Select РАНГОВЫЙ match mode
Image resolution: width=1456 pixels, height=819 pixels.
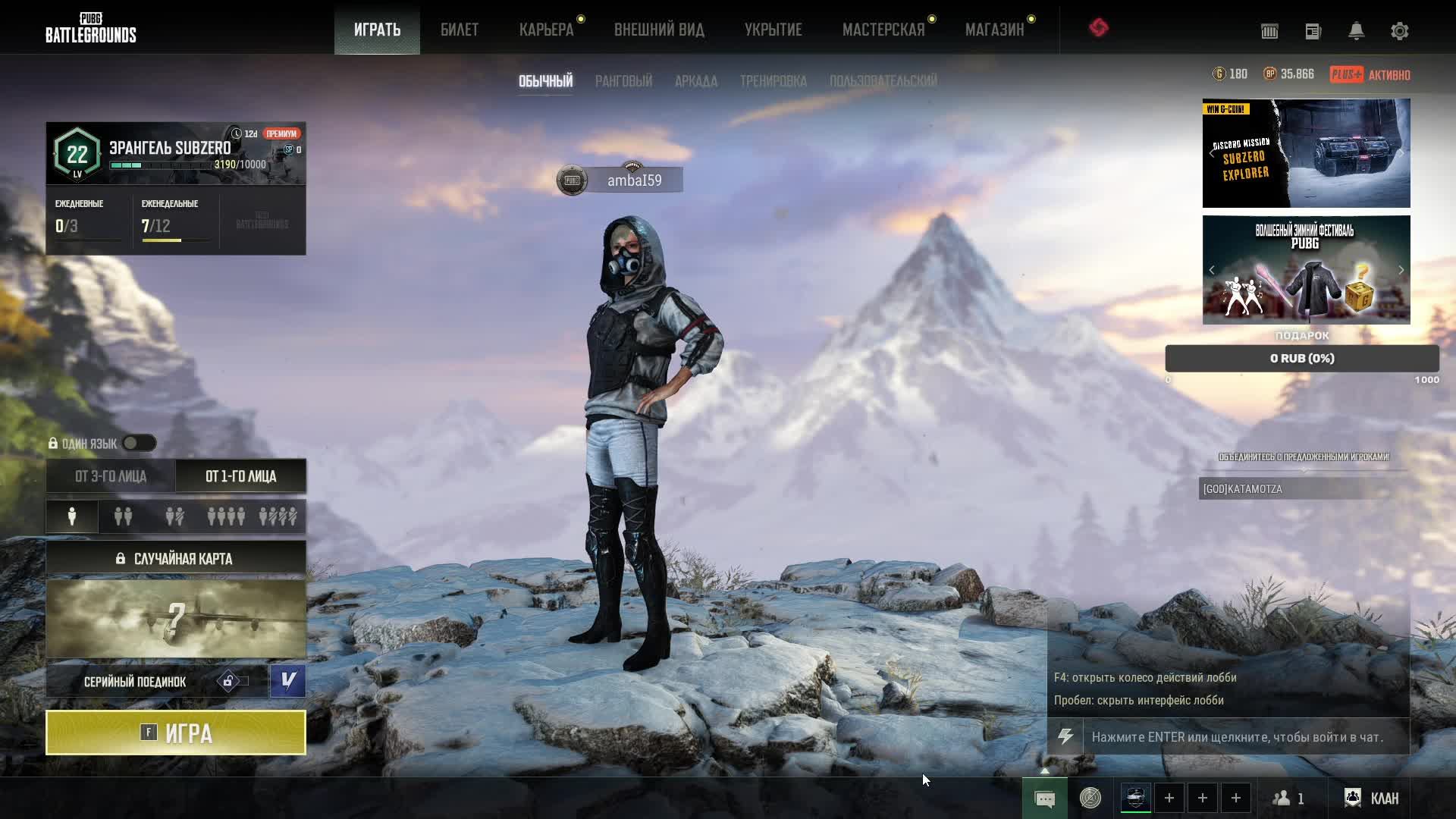click(623, 81)
